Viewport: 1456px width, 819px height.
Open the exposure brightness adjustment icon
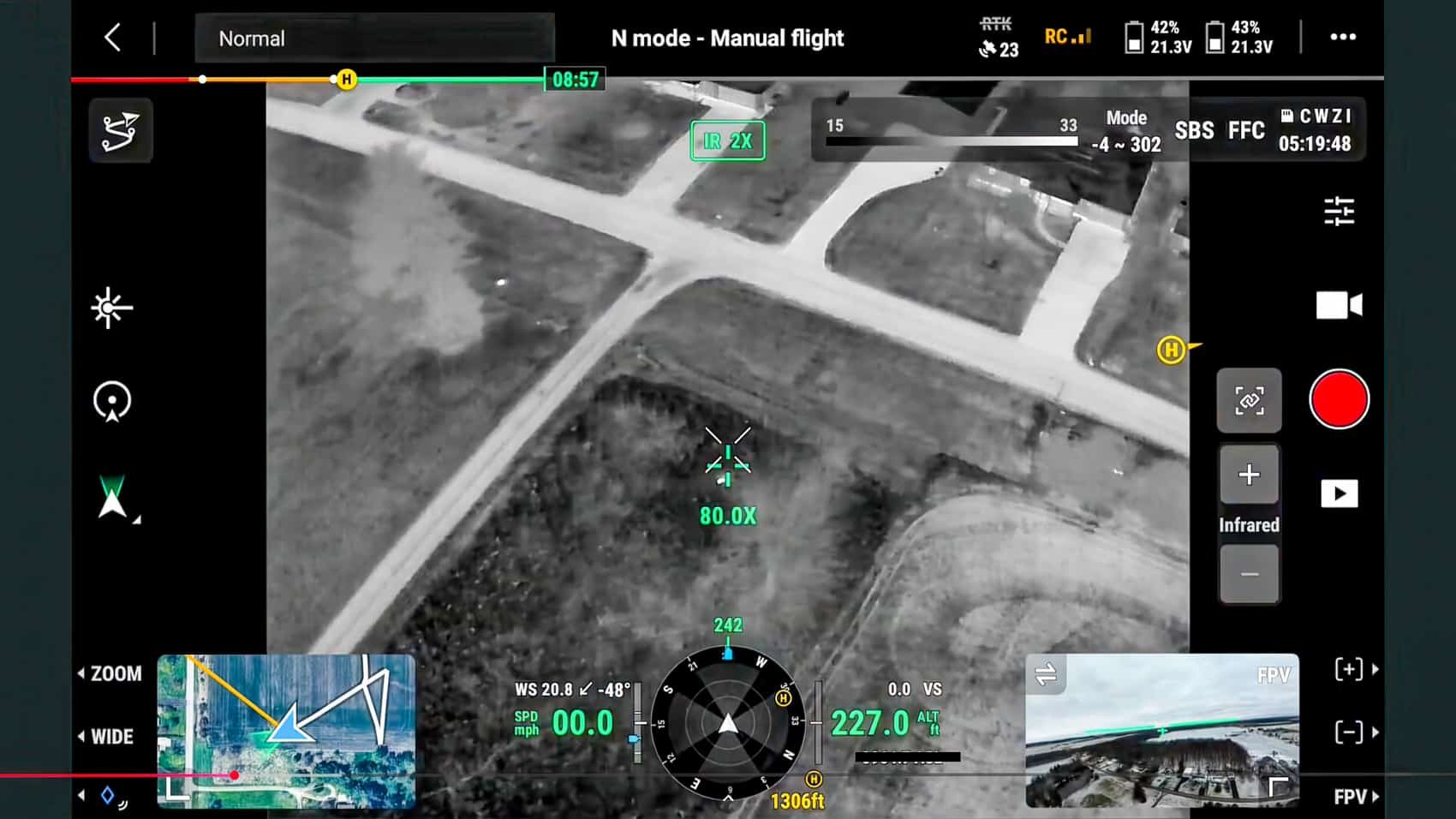pyautogui.click(x=109, y=308)
